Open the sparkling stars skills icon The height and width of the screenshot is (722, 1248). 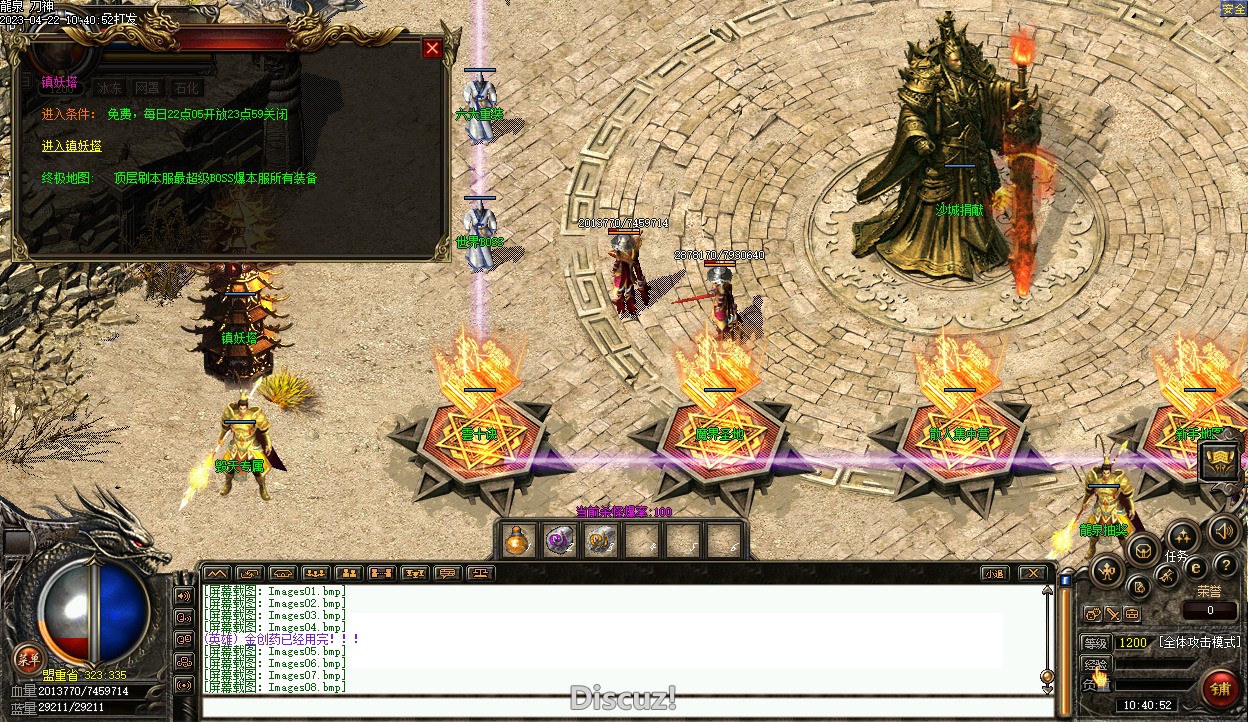click(1183, 535)
